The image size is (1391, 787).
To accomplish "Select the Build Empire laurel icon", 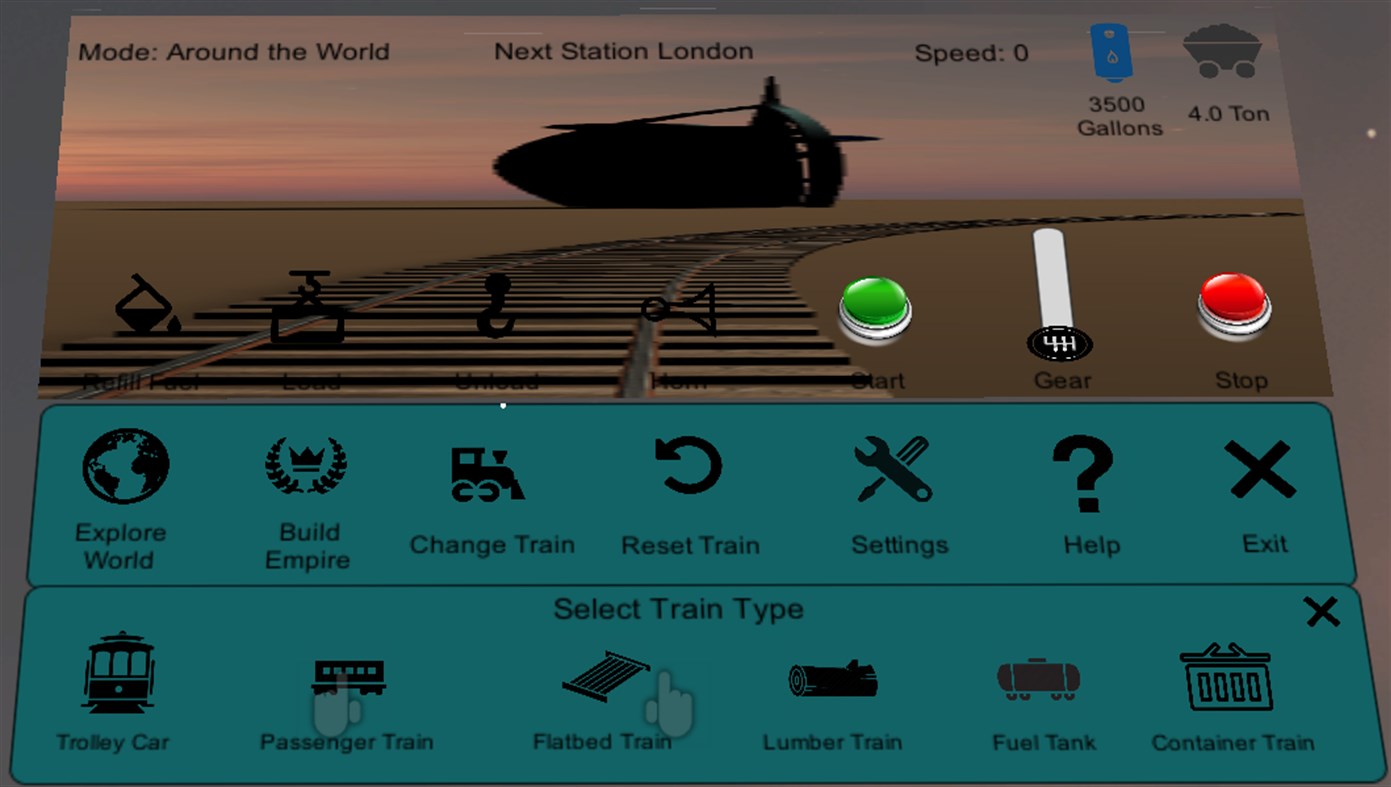I will [x=307, y=463].
